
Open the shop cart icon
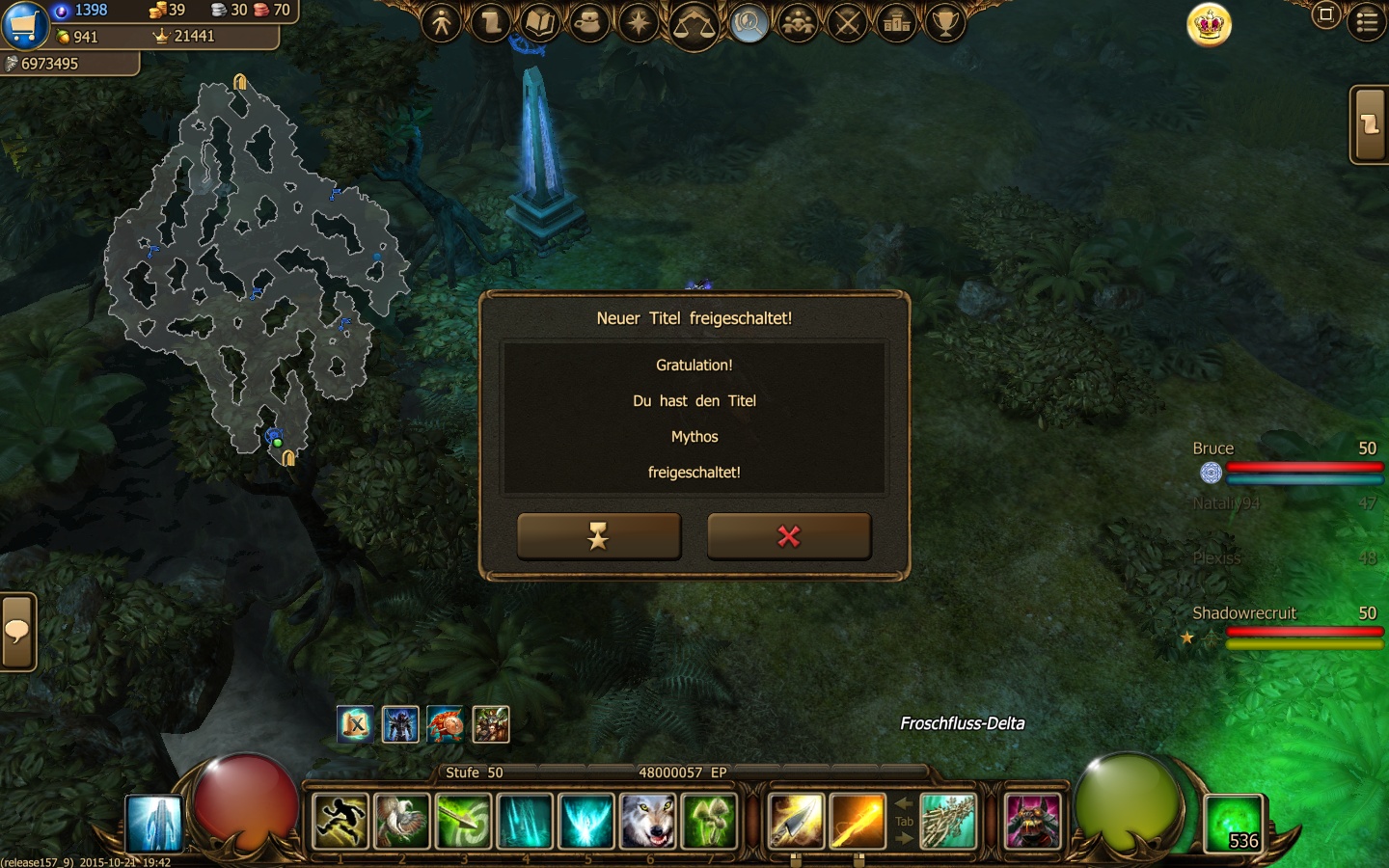click(24, 24)
